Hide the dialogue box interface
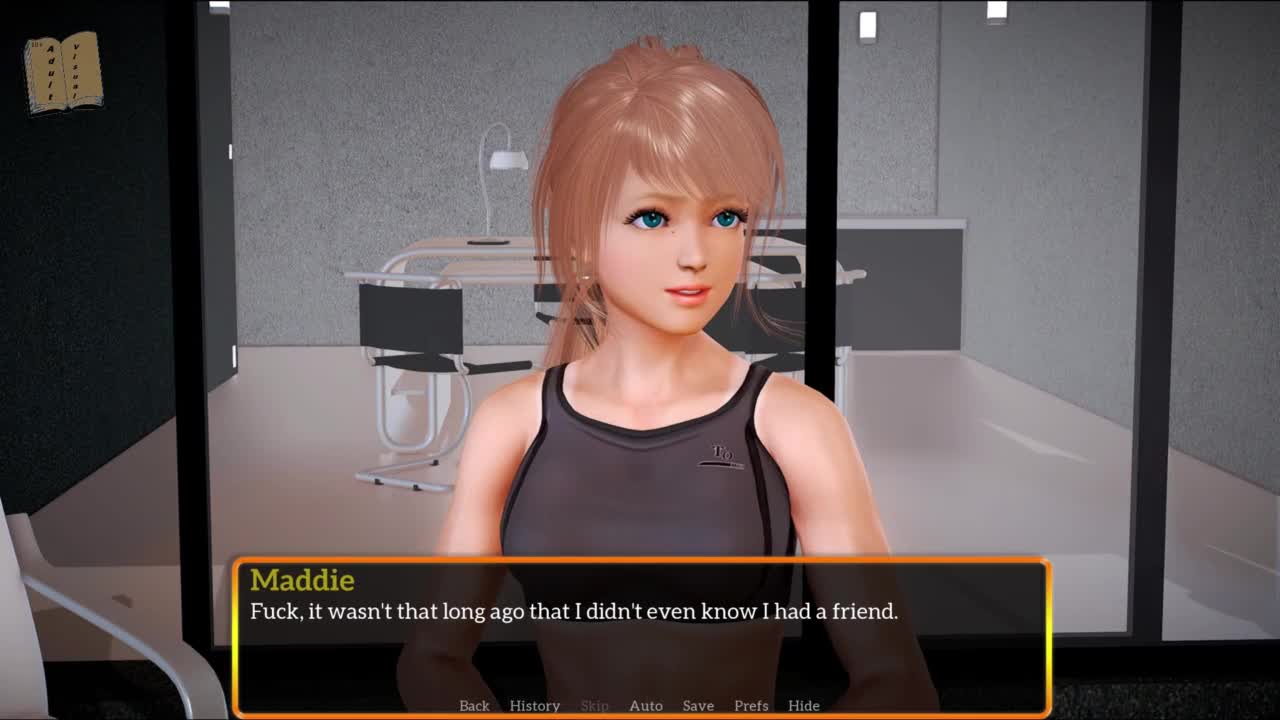1280x720 pixels. pyautogui.click(x=803, y=705)
